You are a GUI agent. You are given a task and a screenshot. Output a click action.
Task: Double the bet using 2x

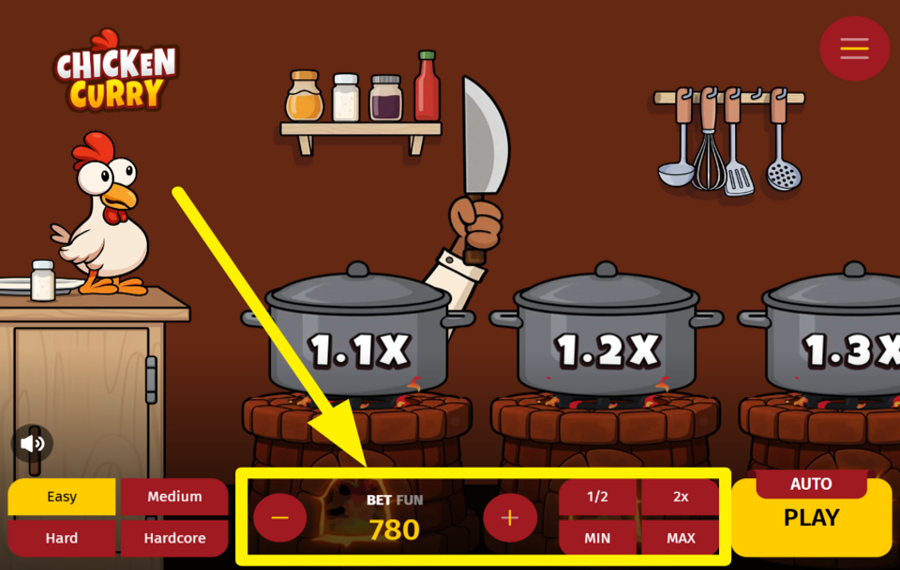pyautogui.click(x=680, y=497)
